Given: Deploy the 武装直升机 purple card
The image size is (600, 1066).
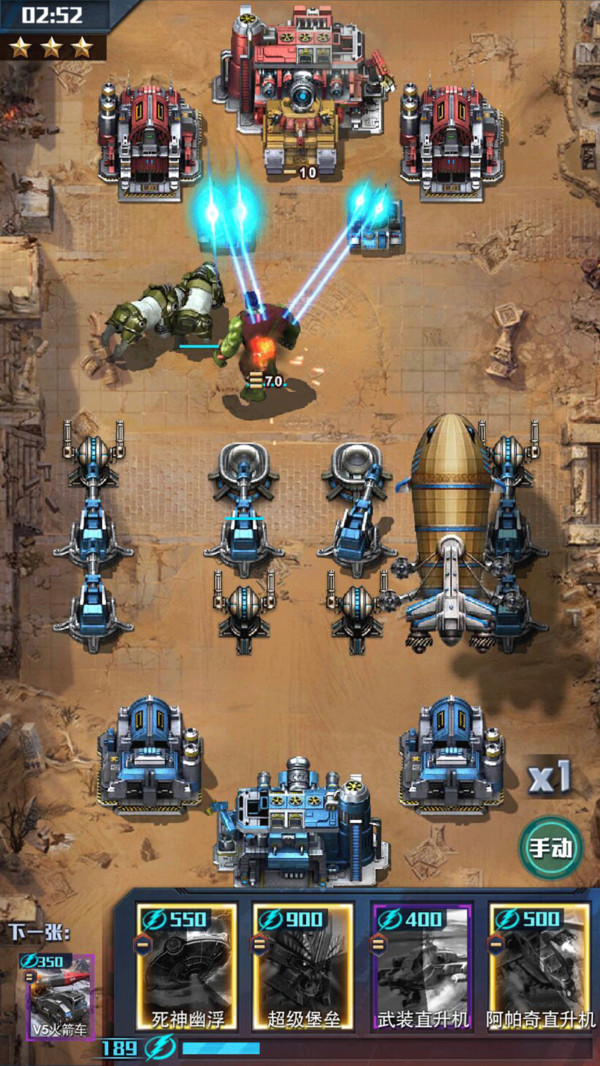Looking at the screenshot, I should pos(421,968).
